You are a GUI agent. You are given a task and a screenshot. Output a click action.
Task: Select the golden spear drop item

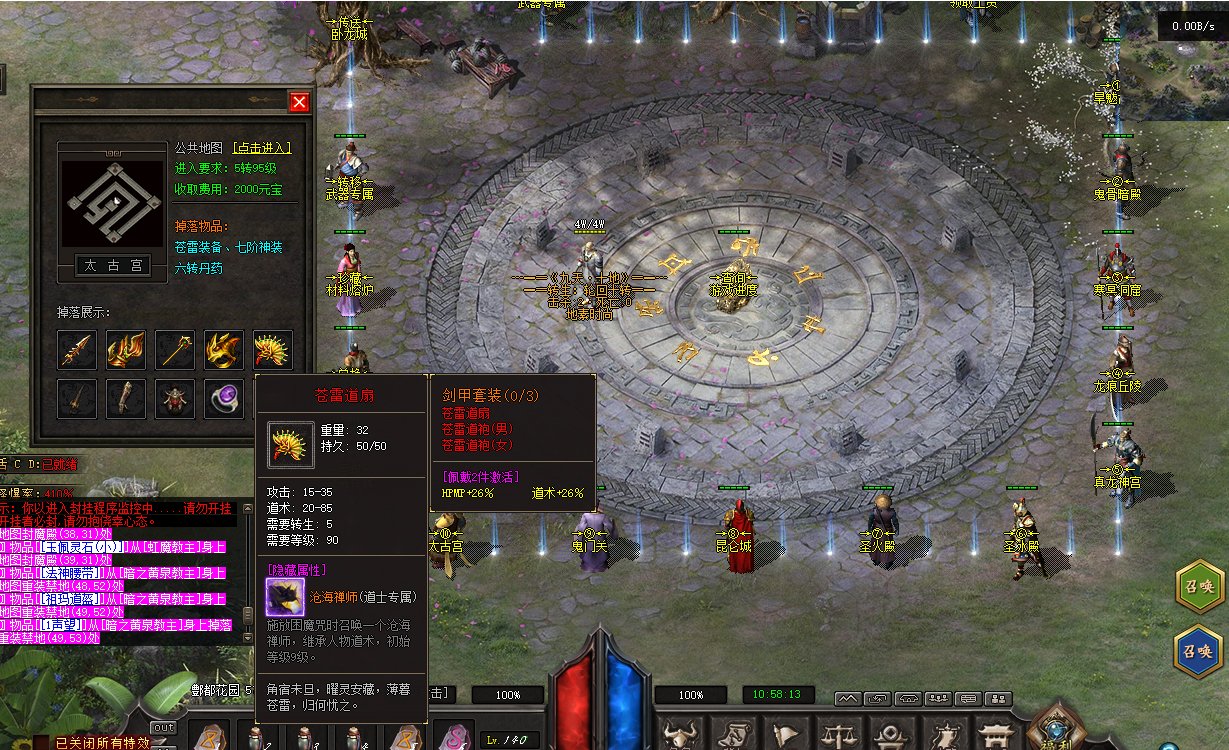click(x=77, y=350)
